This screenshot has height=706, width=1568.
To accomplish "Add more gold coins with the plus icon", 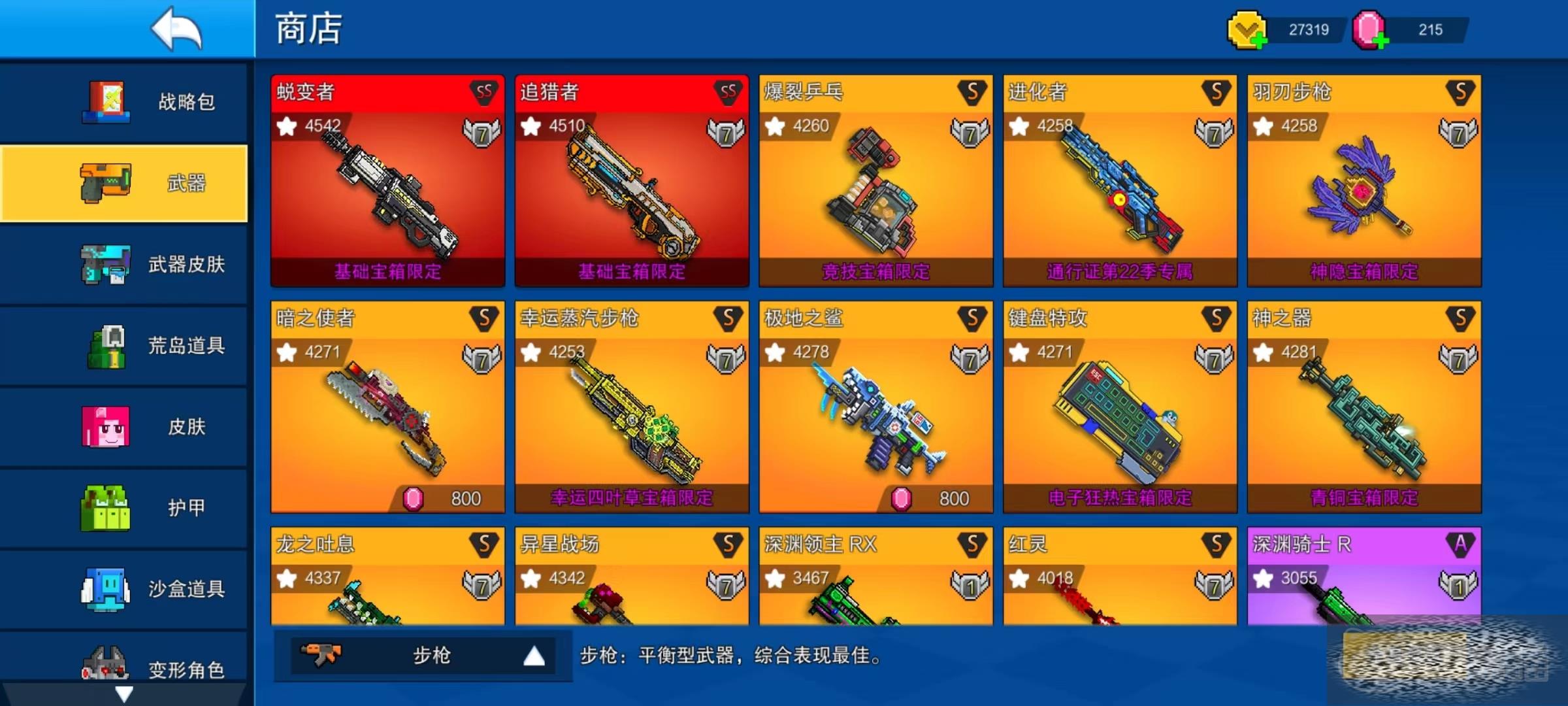I will [x=1258, y=42].
